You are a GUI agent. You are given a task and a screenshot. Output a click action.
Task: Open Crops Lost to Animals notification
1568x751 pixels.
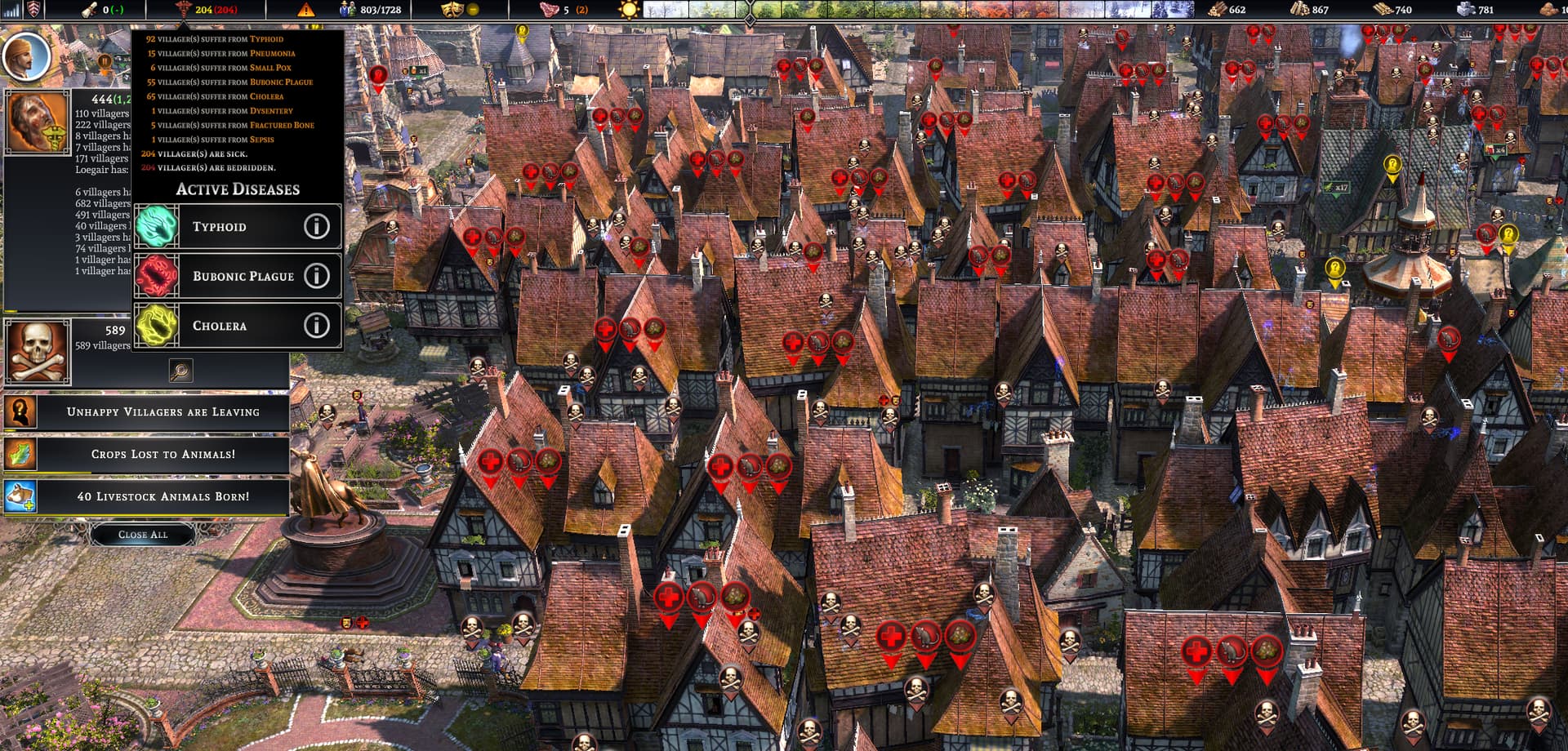point(163,454)
